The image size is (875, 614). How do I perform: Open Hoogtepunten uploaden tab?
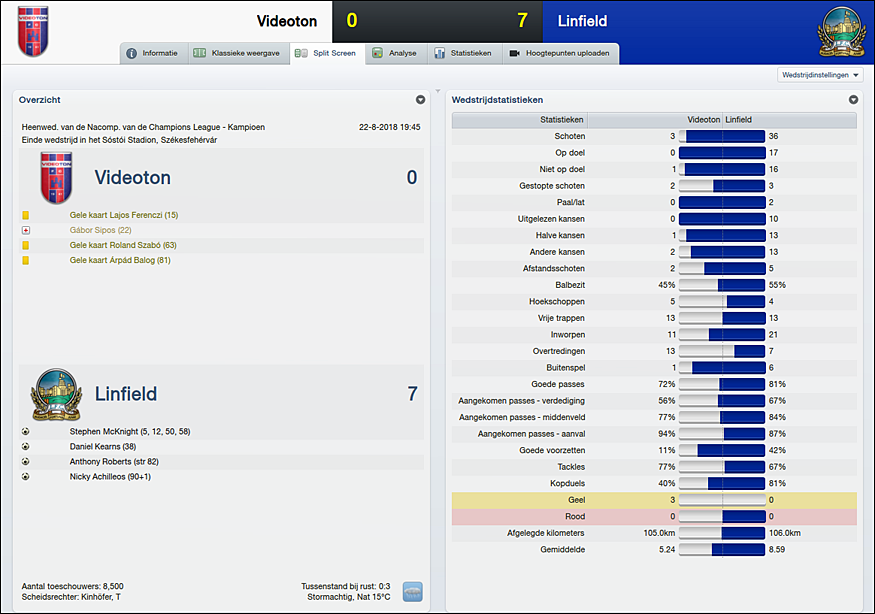click(x=559, y=53)
